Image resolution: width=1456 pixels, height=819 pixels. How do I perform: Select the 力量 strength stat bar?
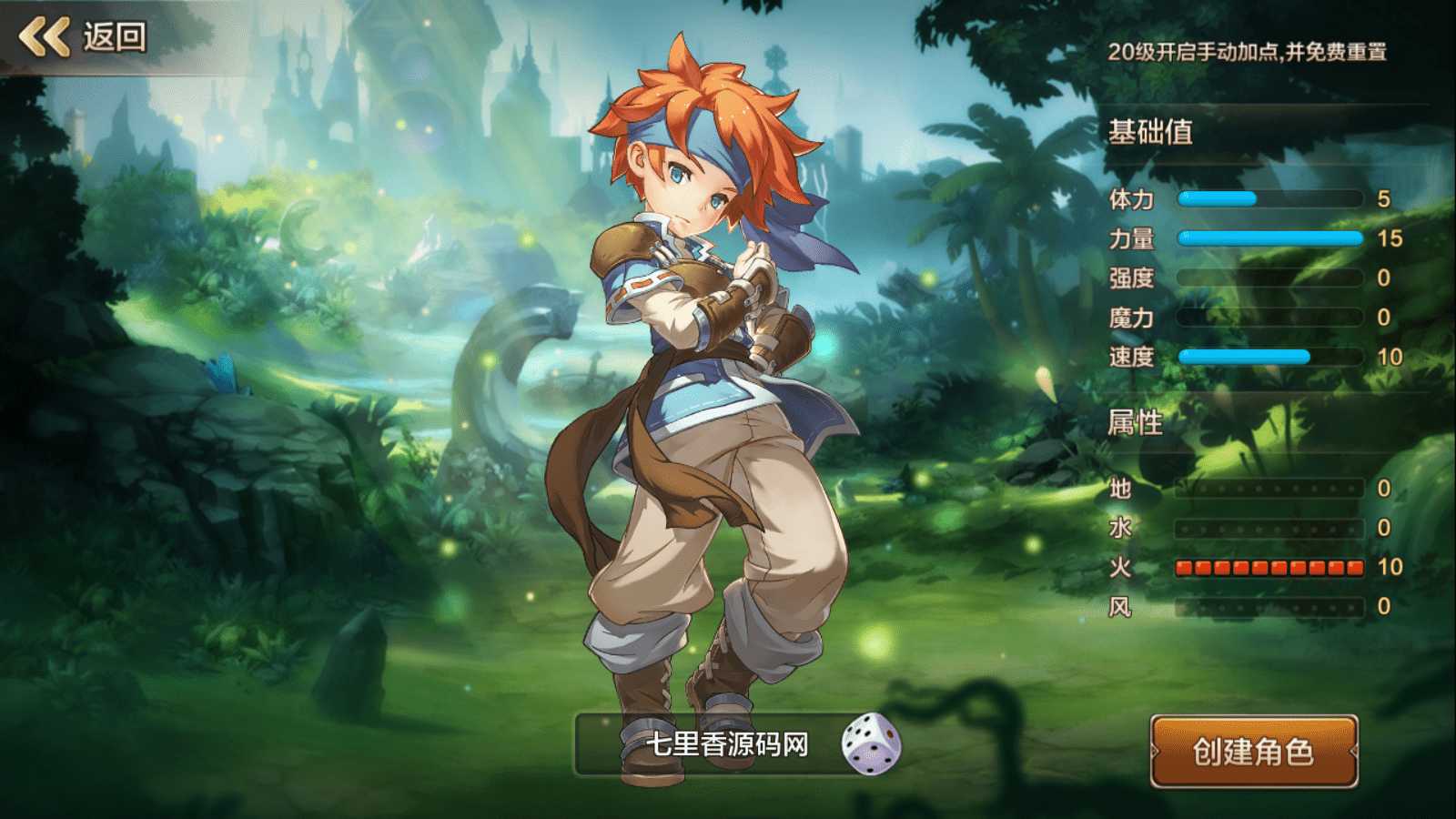(x=1269, y=238)
